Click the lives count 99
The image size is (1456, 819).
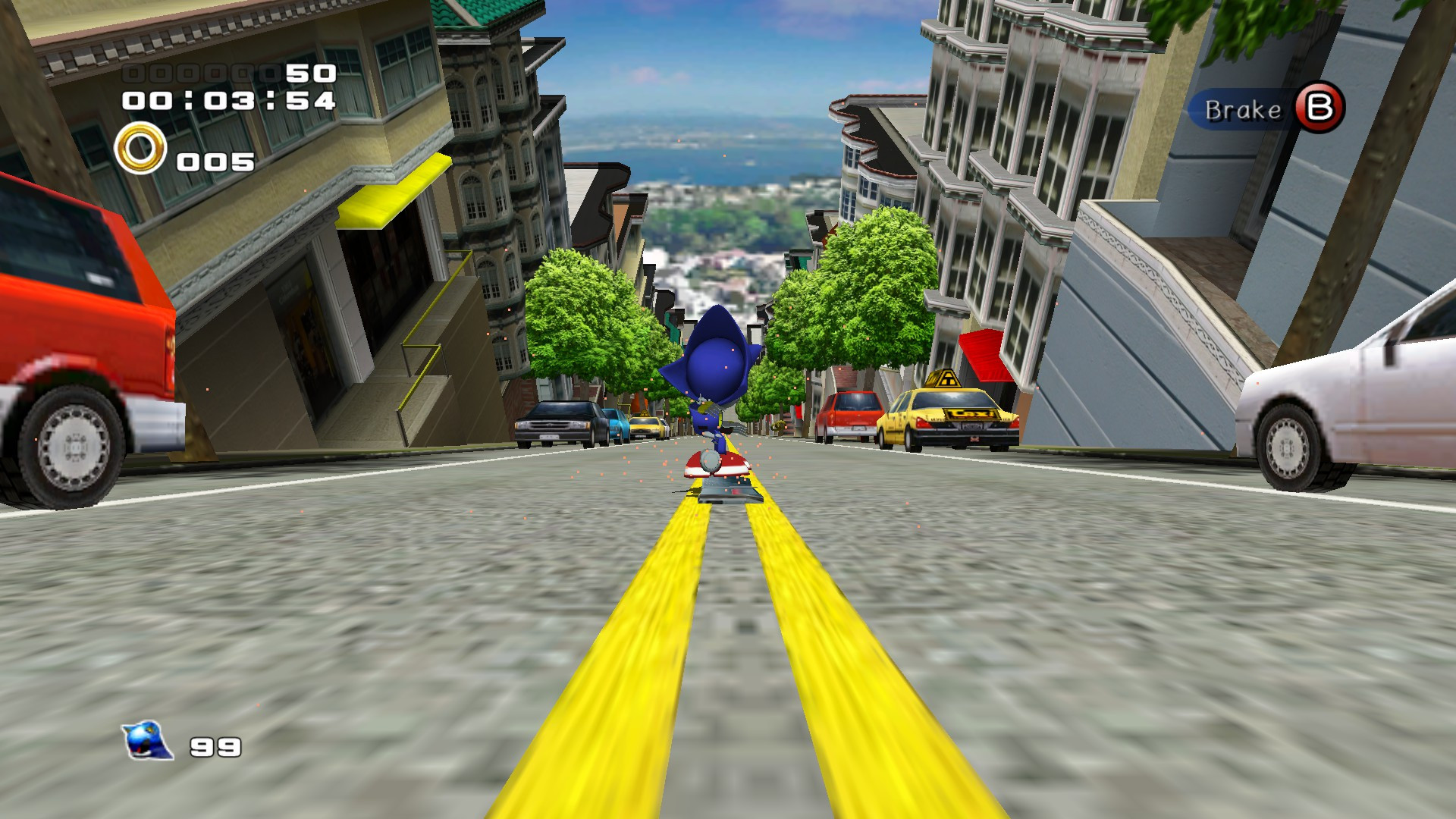pos(215,747)
